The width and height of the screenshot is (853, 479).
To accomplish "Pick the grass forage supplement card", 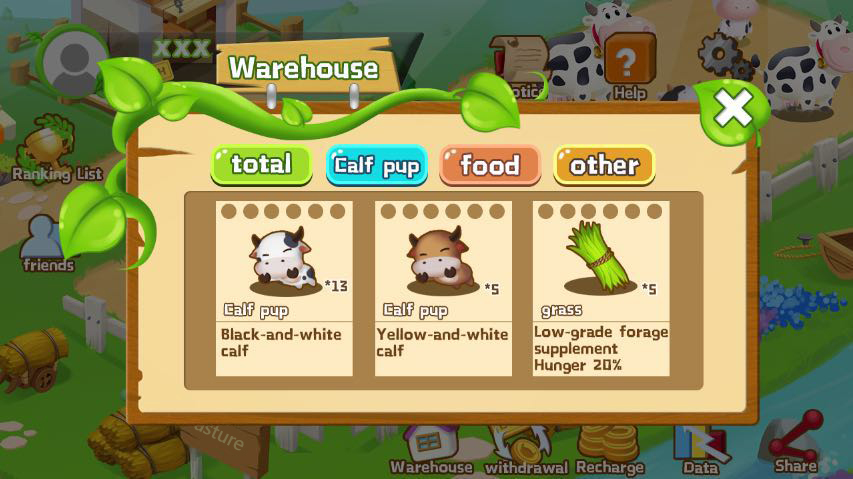I will coord(601,288).
